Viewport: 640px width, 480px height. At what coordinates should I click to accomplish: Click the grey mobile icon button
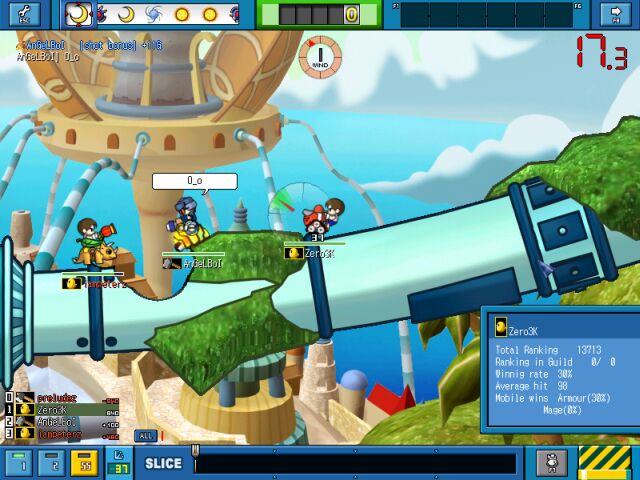[x=551, y=463]
